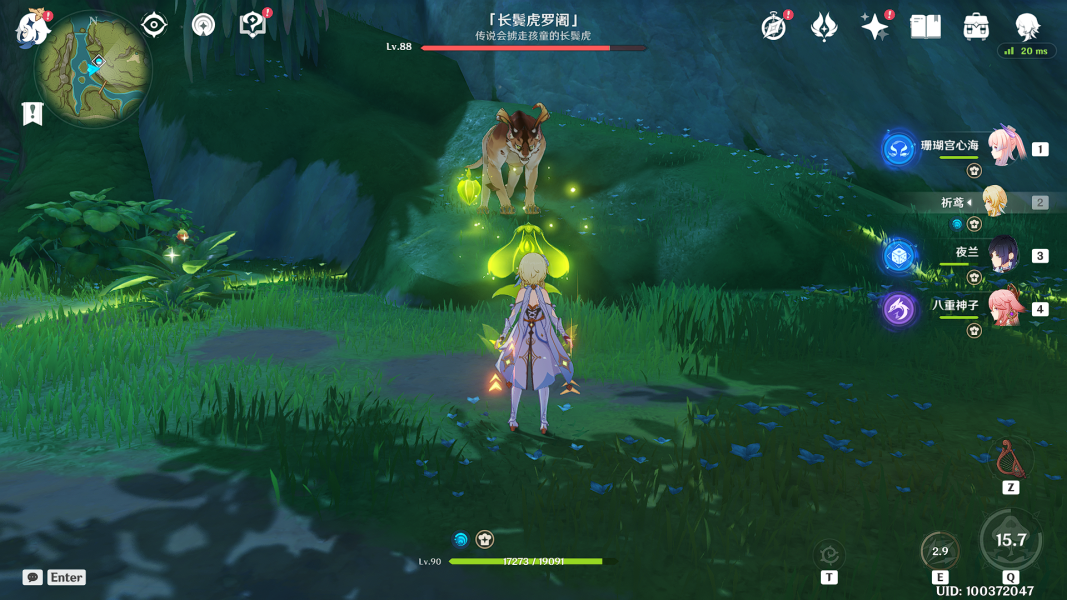The height and width of the screenshot is (600, 1067).
Task: Open the minimap
Action: click(x=93, y=69)
